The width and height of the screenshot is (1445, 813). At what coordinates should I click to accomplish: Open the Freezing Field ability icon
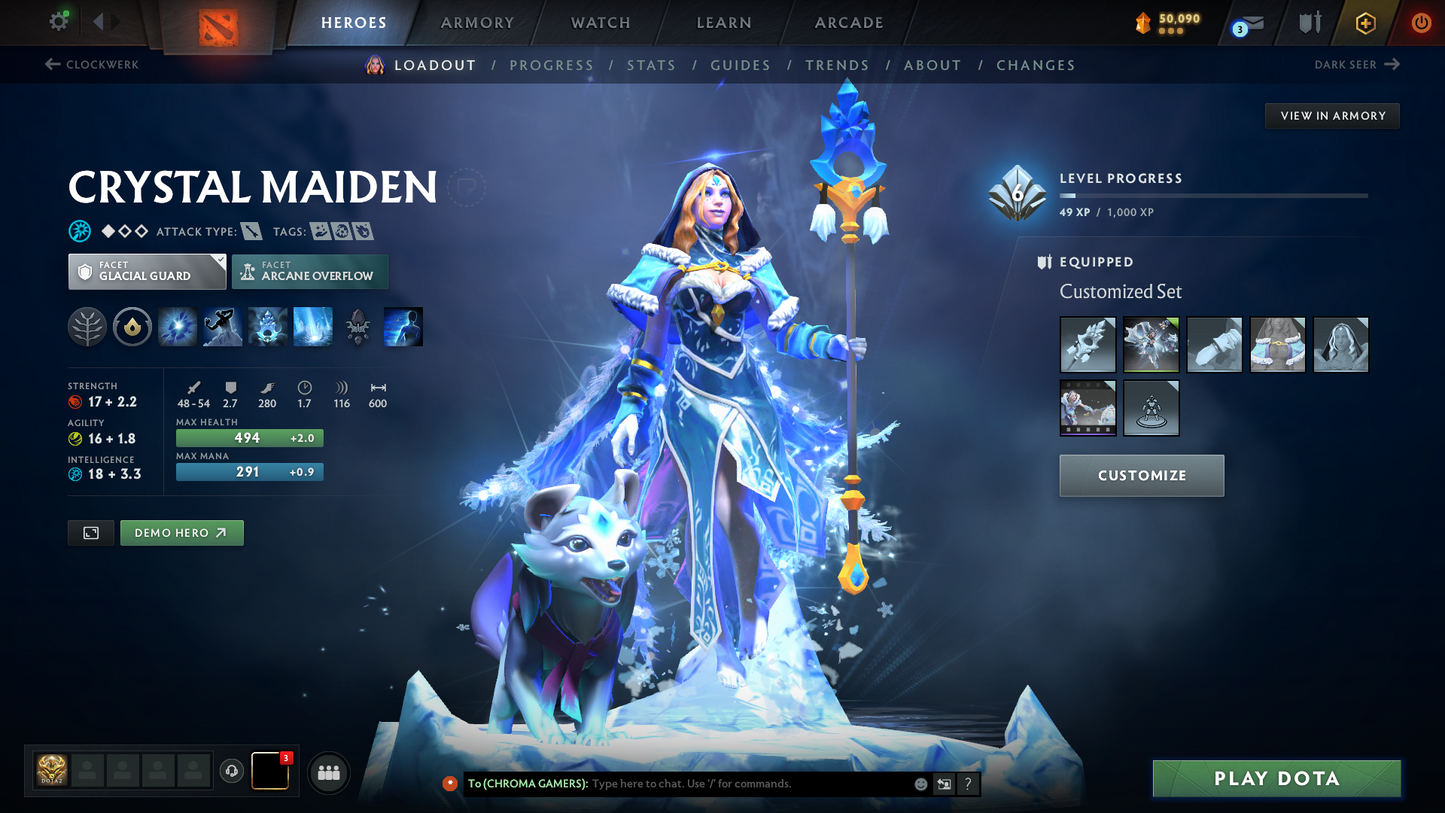(312, 326)
